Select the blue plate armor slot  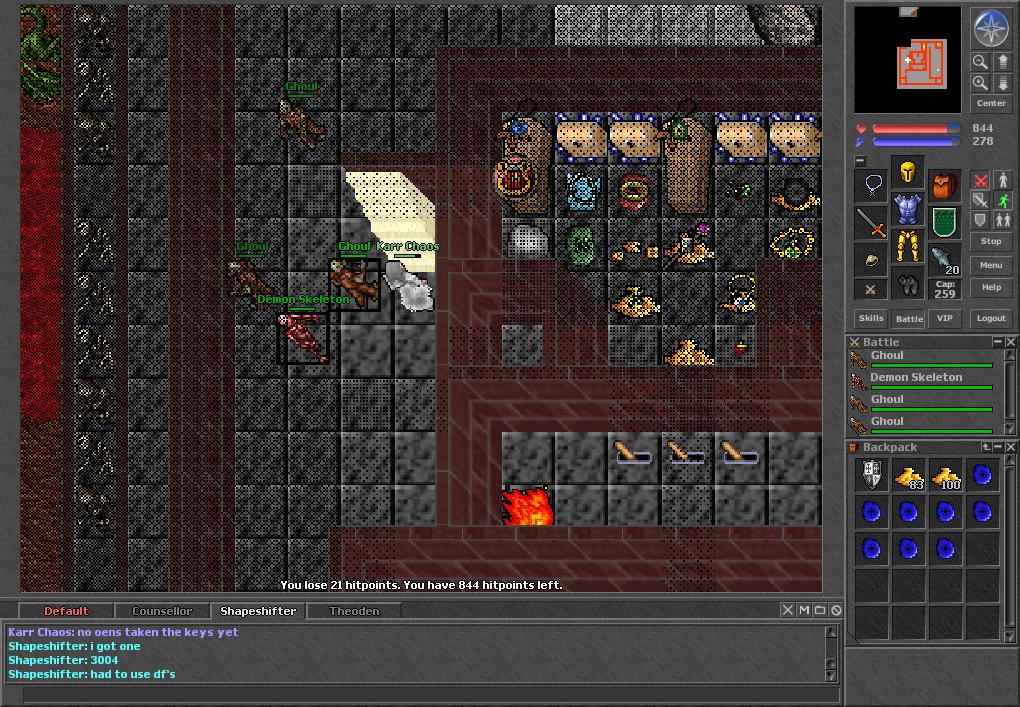point(907,209)
